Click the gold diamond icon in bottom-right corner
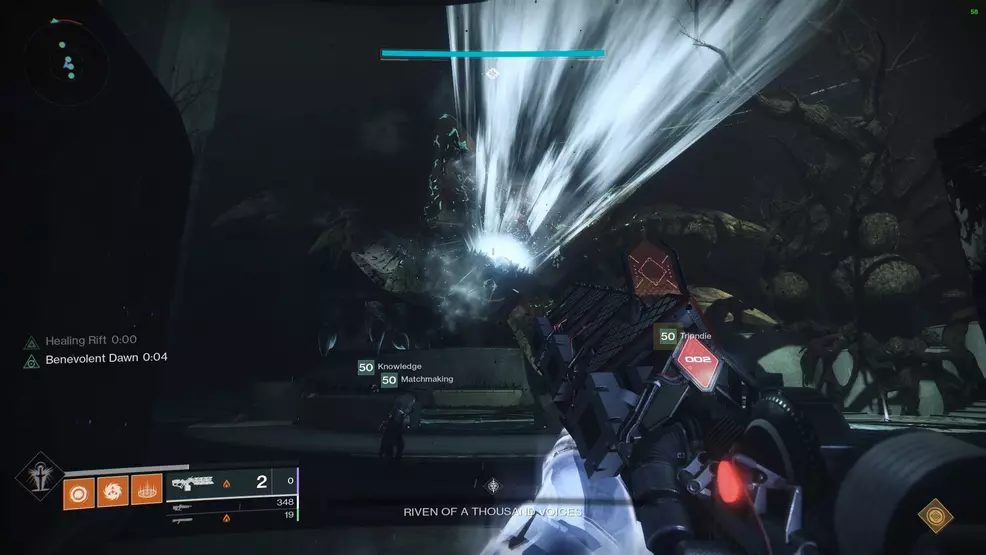Screen dimensions: 986x555 pyautogui.click(x=935, y=515)
